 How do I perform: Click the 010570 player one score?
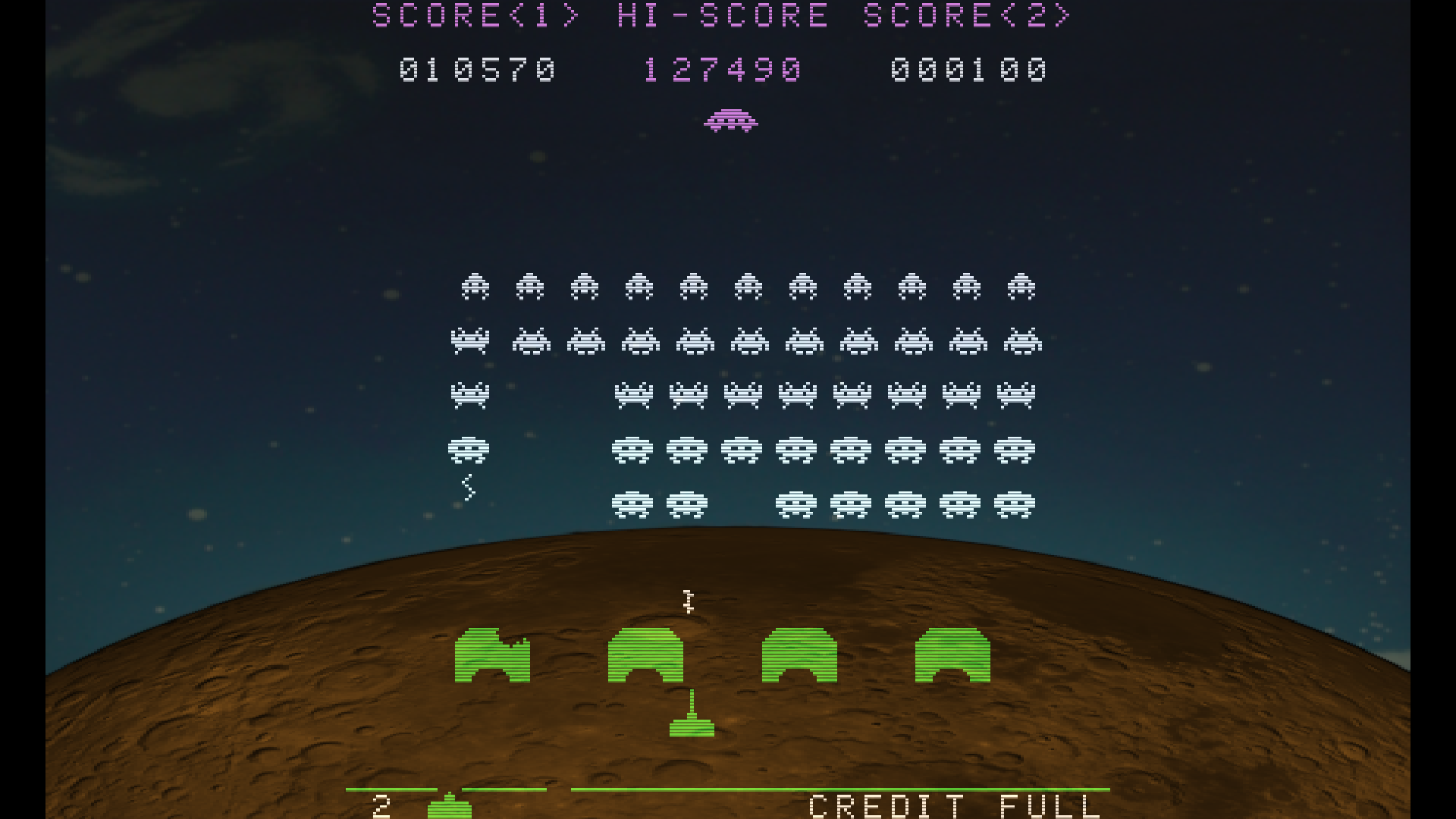tap(478, 71)
